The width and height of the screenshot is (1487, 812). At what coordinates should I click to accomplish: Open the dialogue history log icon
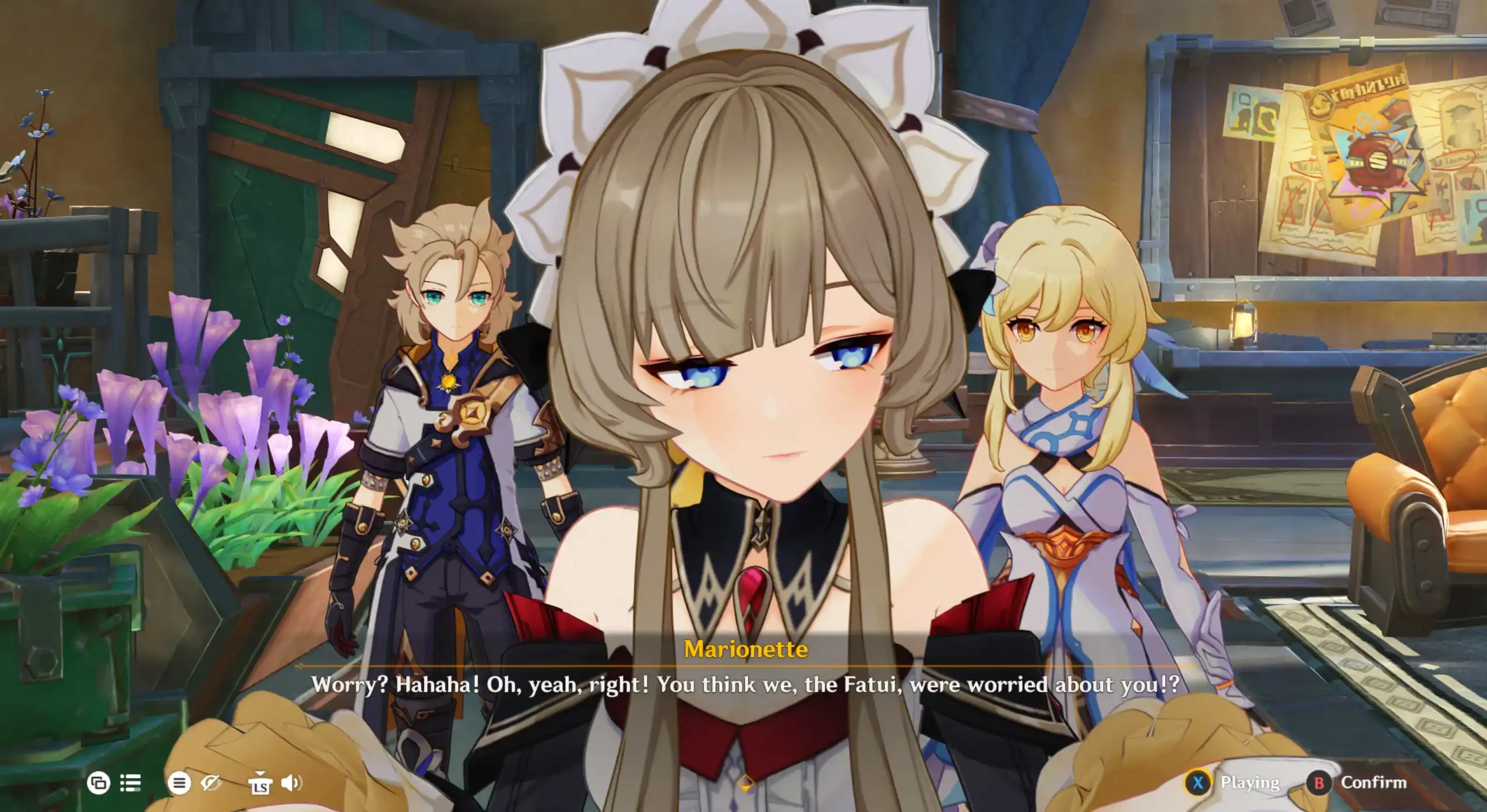(x=131, y=783)
